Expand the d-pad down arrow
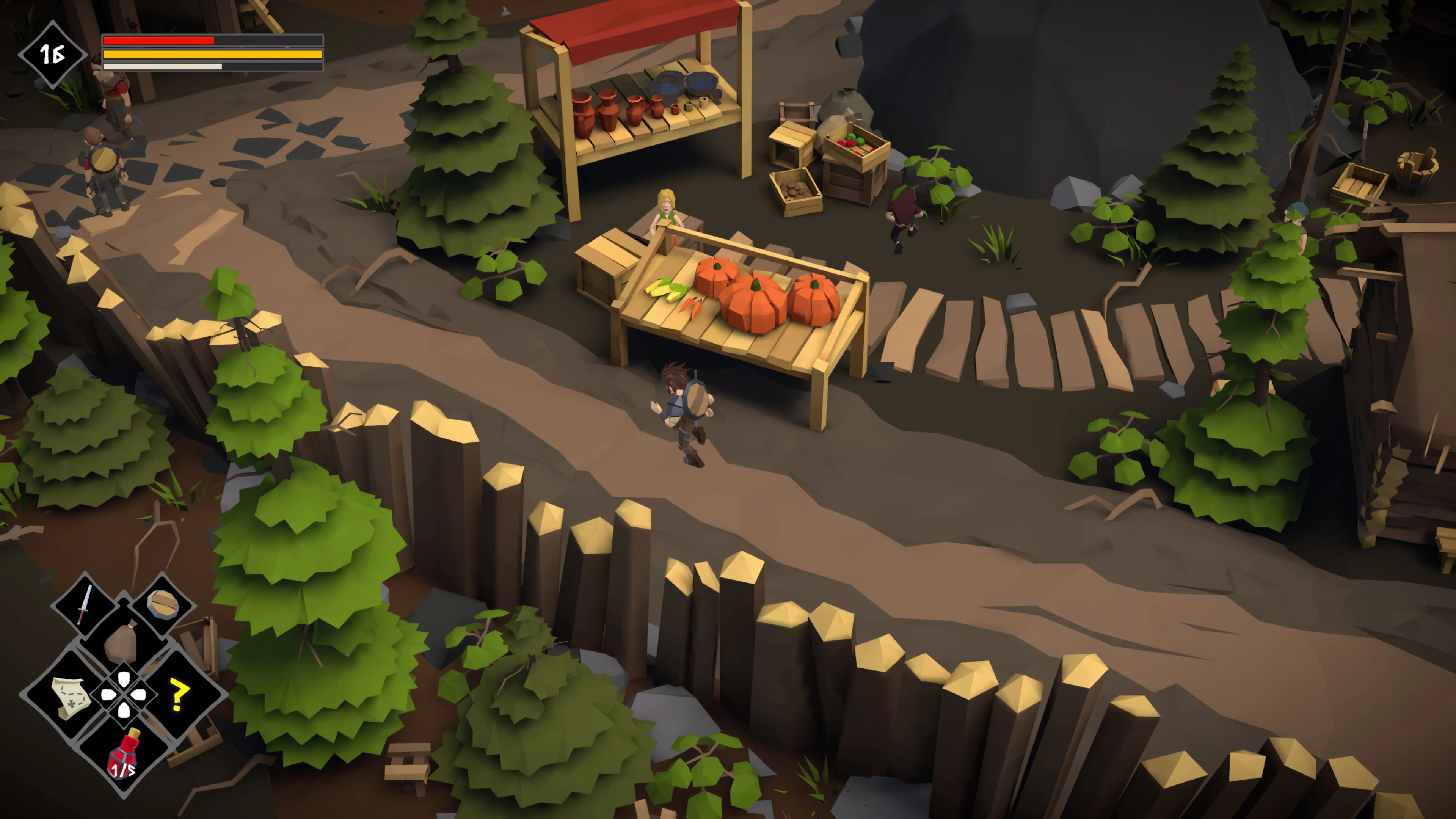This screenshot has height=819, width=1456. coord(124,710)
